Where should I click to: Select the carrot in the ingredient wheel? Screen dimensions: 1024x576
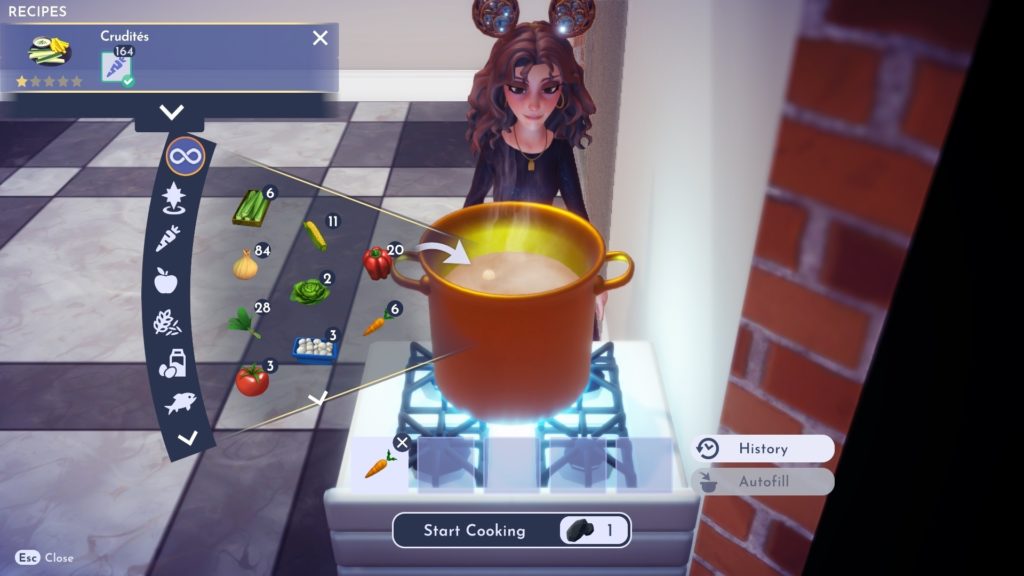tap(375, 322)
